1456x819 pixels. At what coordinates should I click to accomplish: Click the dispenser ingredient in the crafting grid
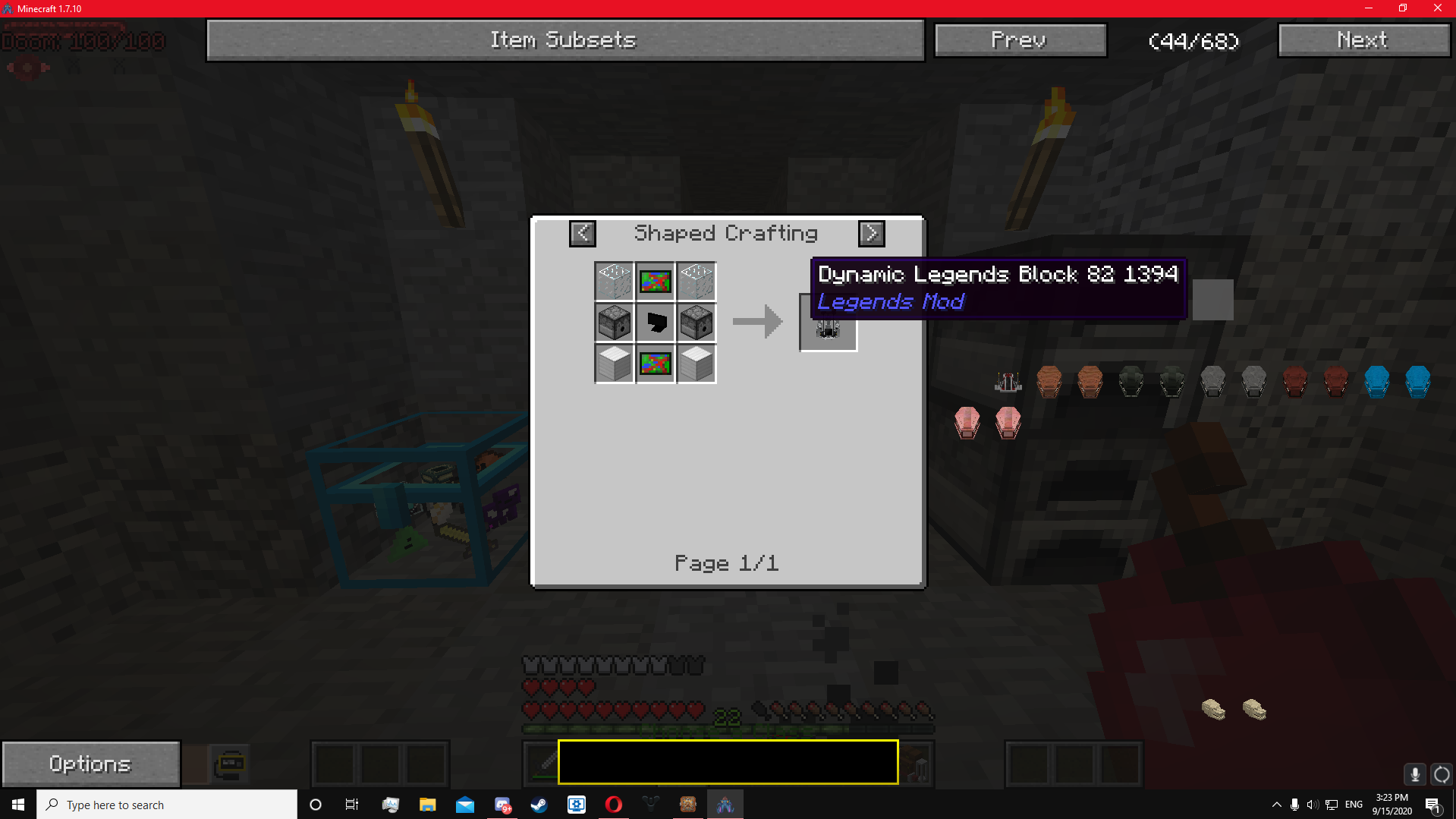click(x=613, y=322)
